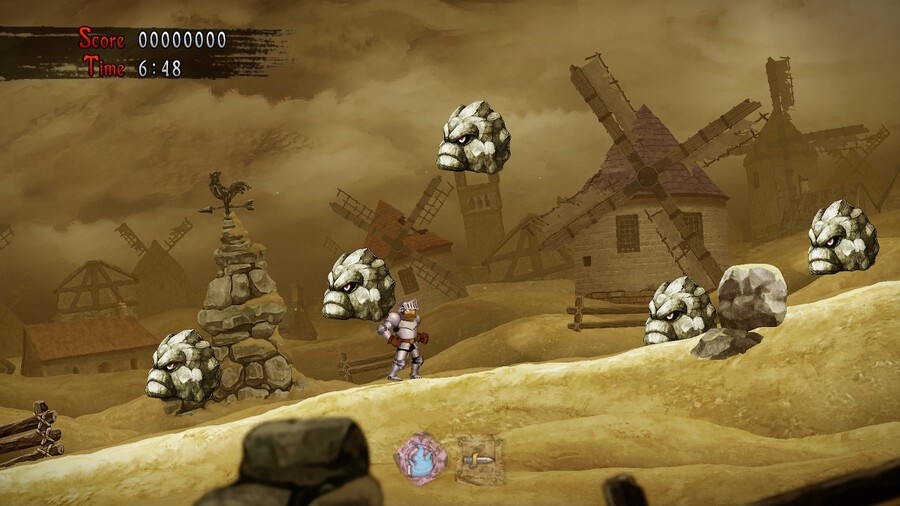Select the blue flame magic icon
The width and height of the screenshot is (900, 506).
click(421, 459)
